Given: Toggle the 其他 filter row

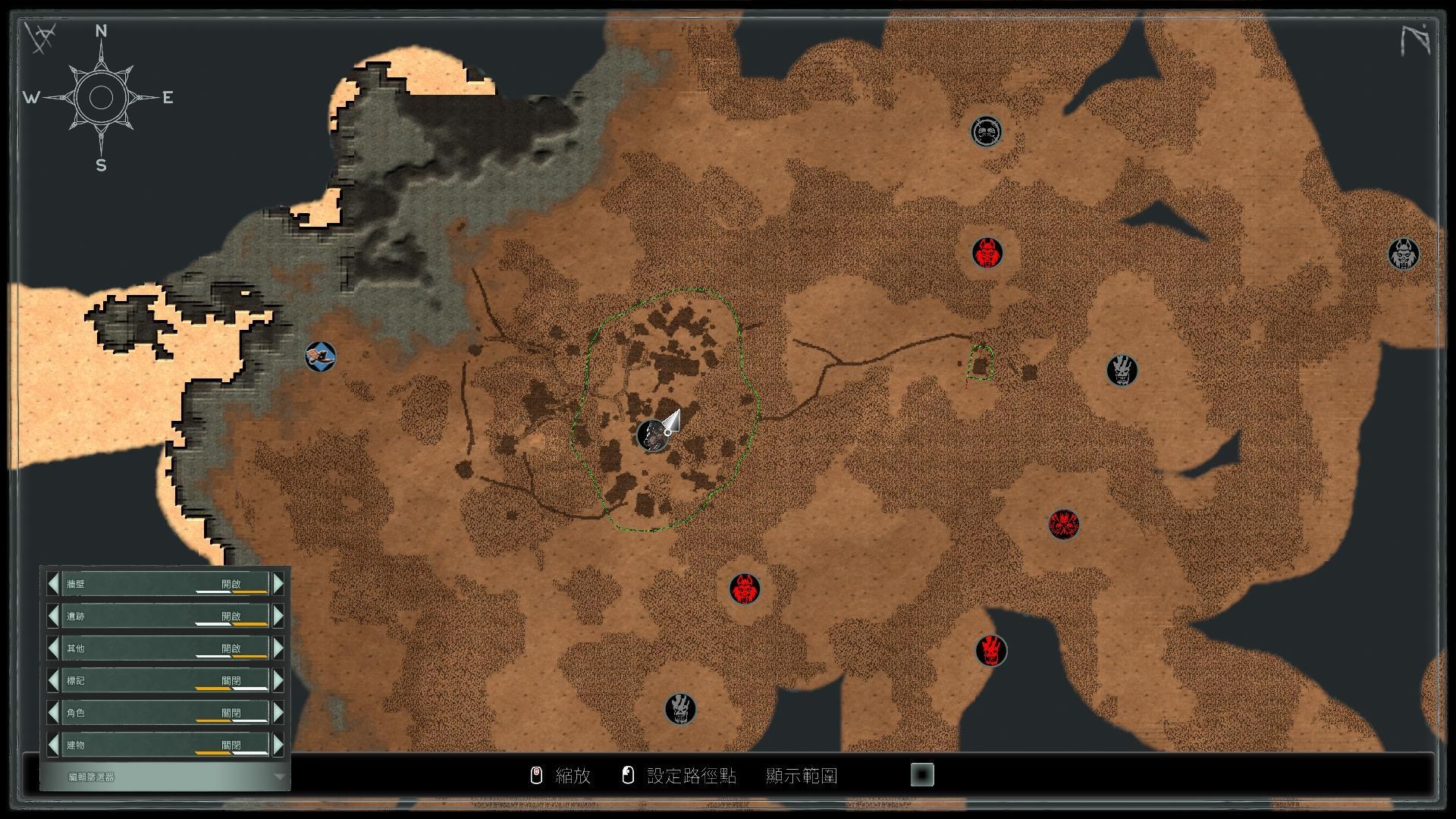Looking at the screenshot, I should click(165, 648).
